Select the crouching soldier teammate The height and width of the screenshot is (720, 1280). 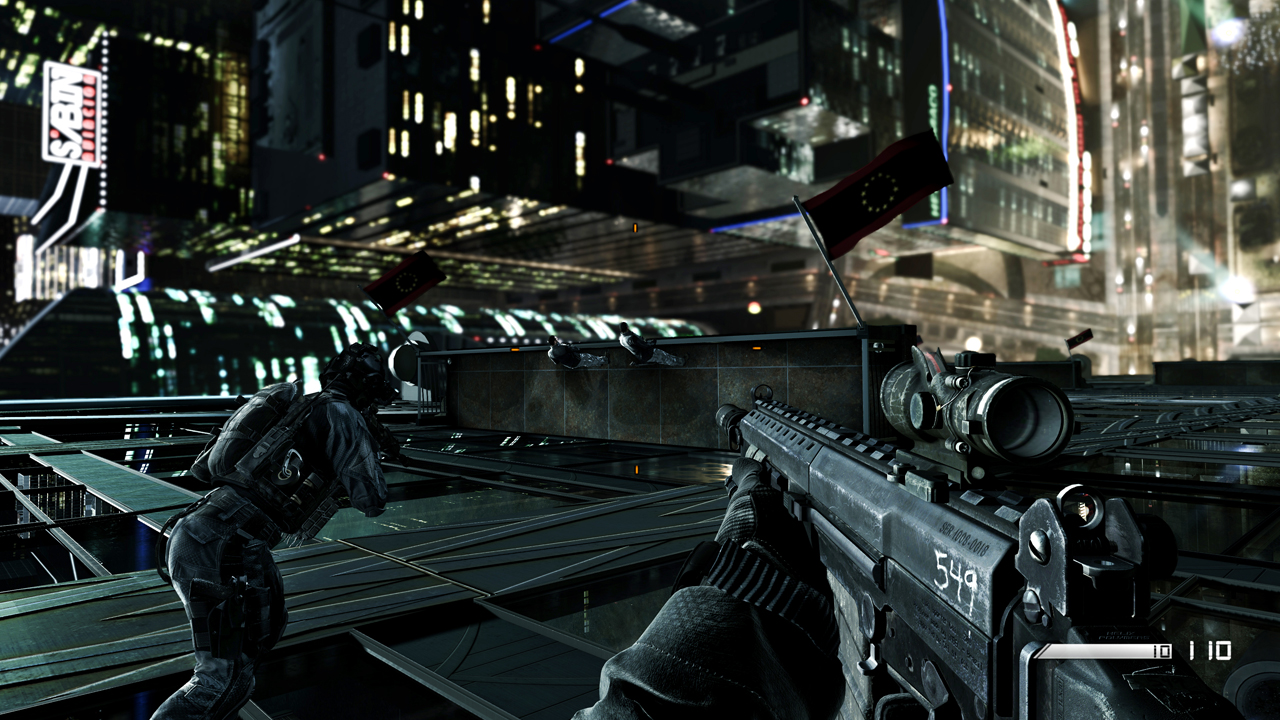tap(290, 500)
